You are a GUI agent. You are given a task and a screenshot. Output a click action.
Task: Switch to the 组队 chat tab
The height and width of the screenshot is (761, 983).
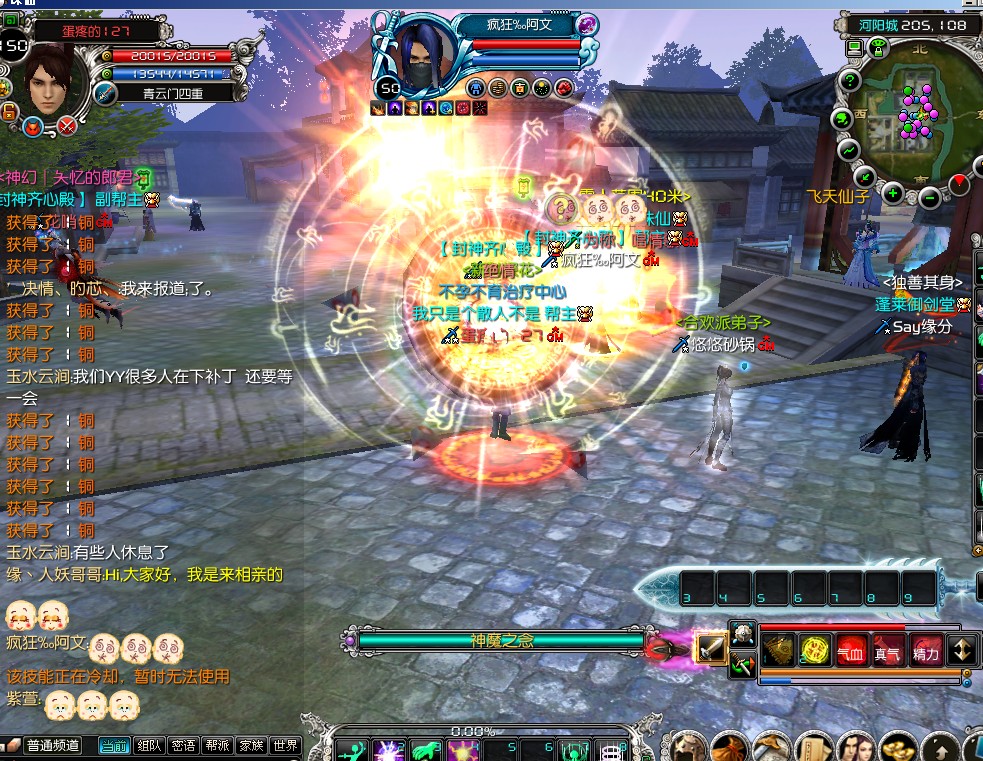point(149,745)
